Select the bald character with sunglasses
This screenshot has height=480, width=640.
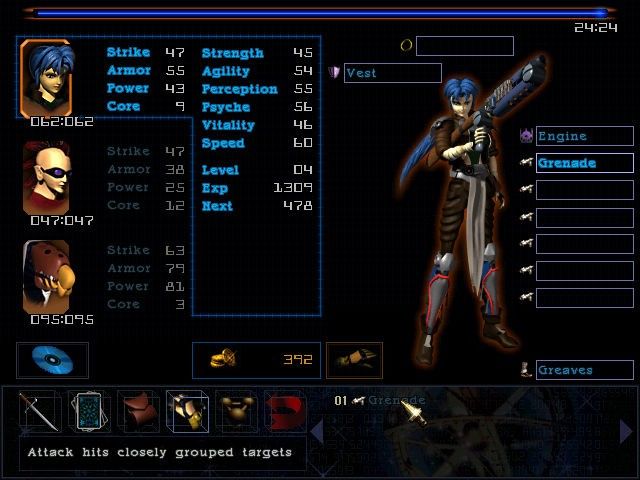pyautogui.click(x=46, y=177)
